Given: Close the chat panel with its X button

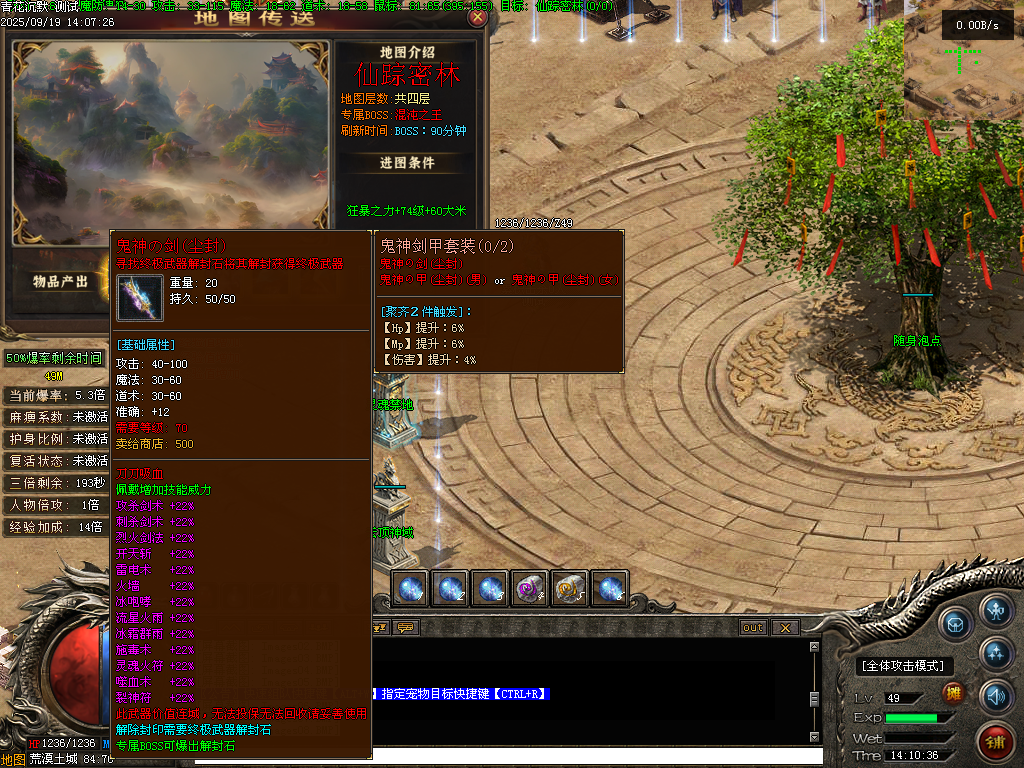Looking at the screenshot, I should tap(786, 627).
